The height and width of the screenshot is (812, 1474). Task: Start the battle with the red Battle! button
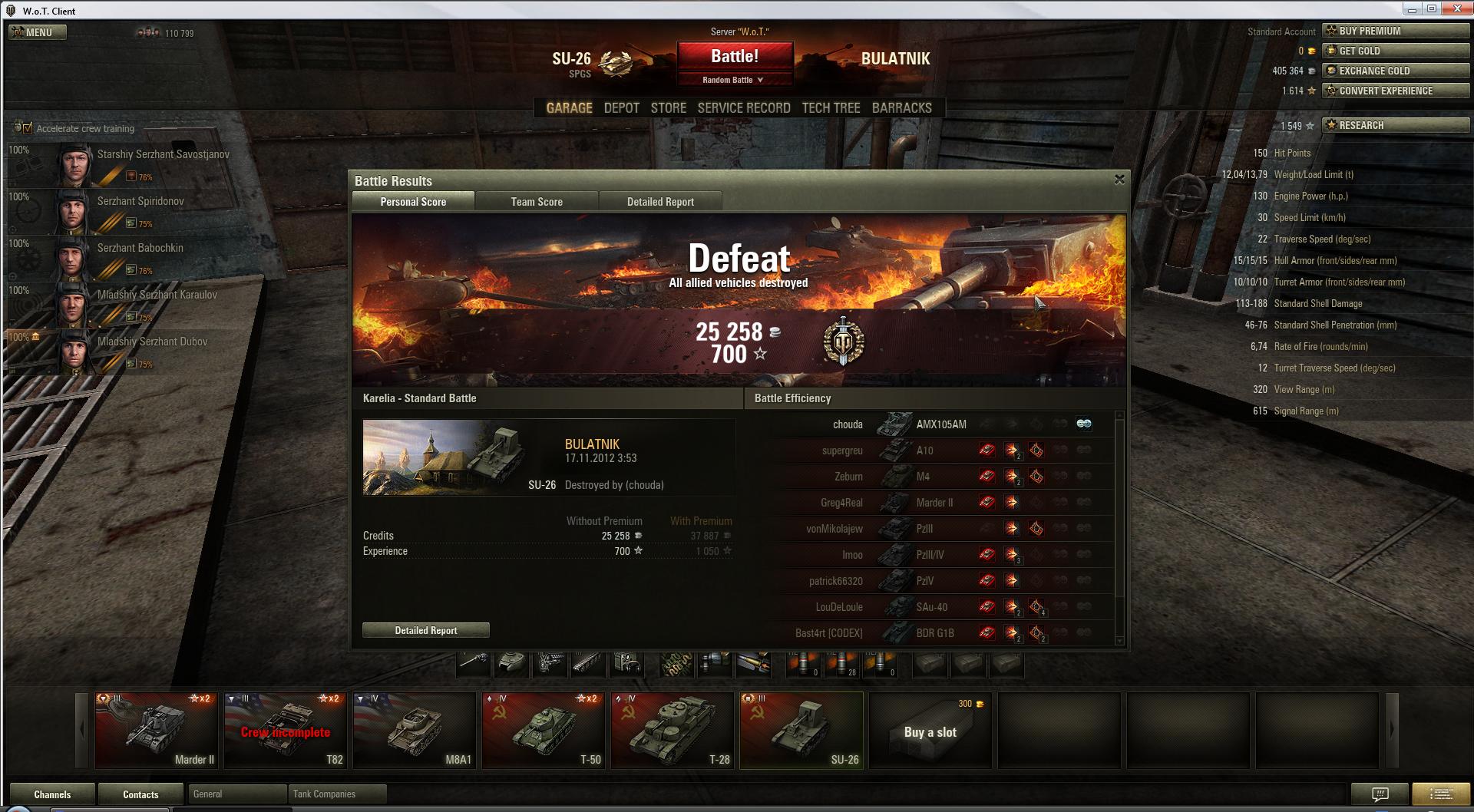(735, 56)
